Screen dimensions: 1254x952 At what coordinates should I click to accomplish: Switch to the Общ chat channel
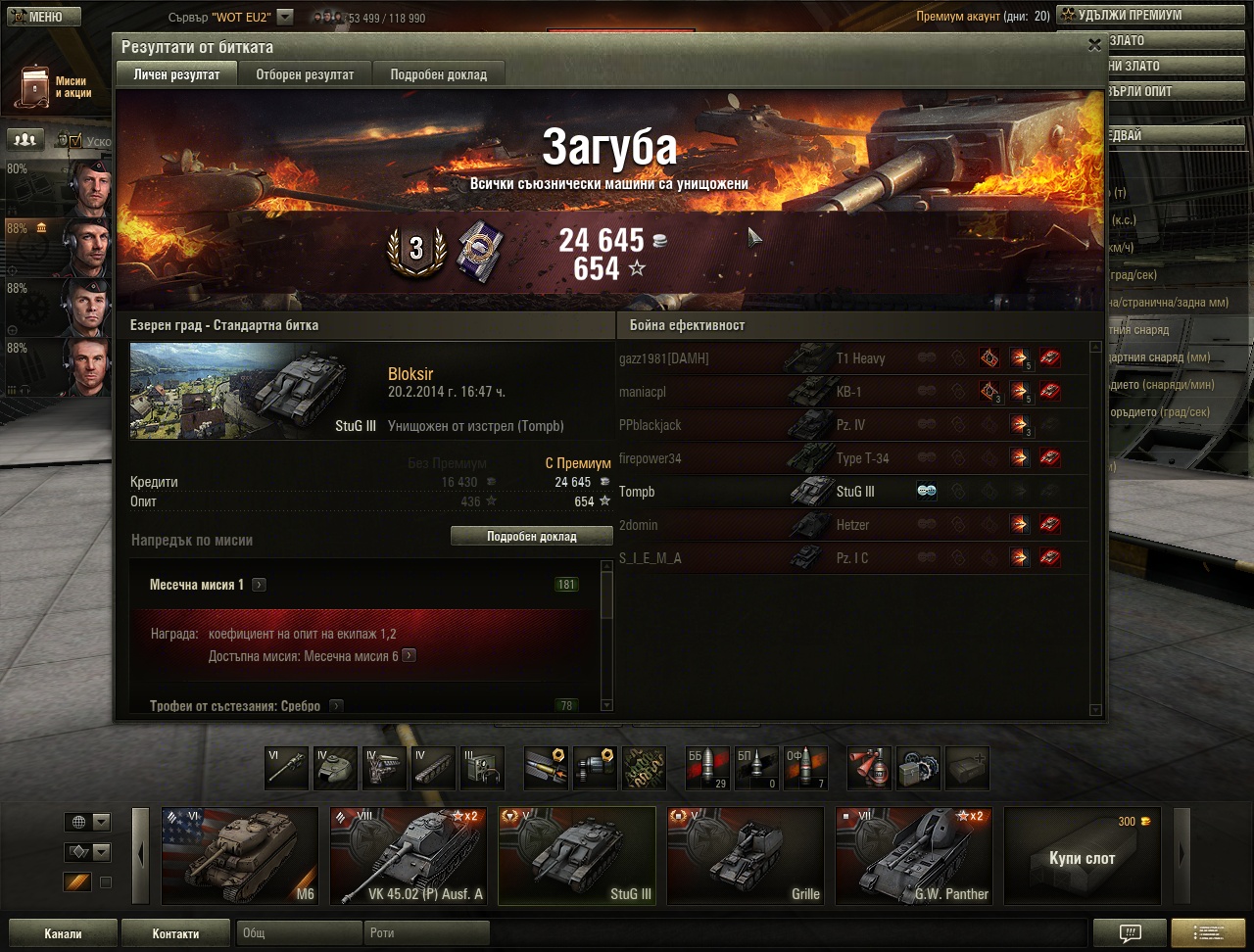[299, 933]
